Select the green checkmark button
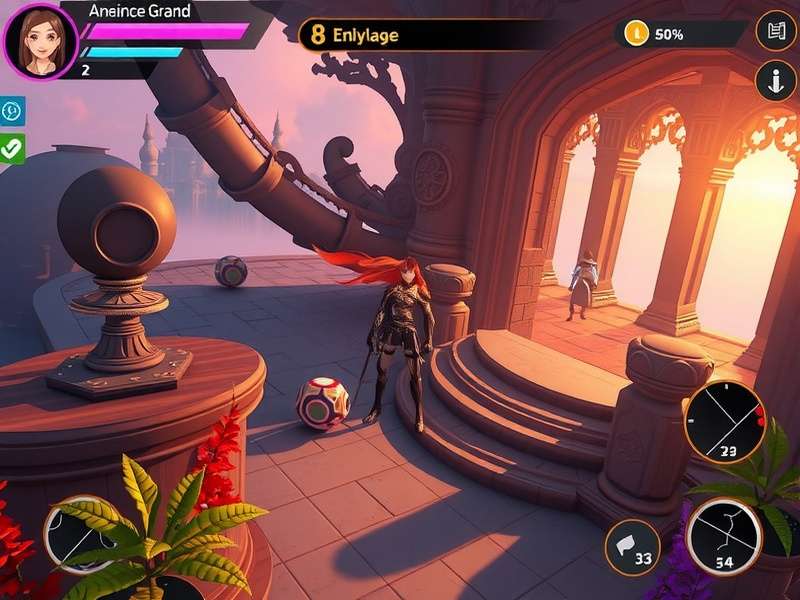 pyautogui.click(x=12, y=149)
